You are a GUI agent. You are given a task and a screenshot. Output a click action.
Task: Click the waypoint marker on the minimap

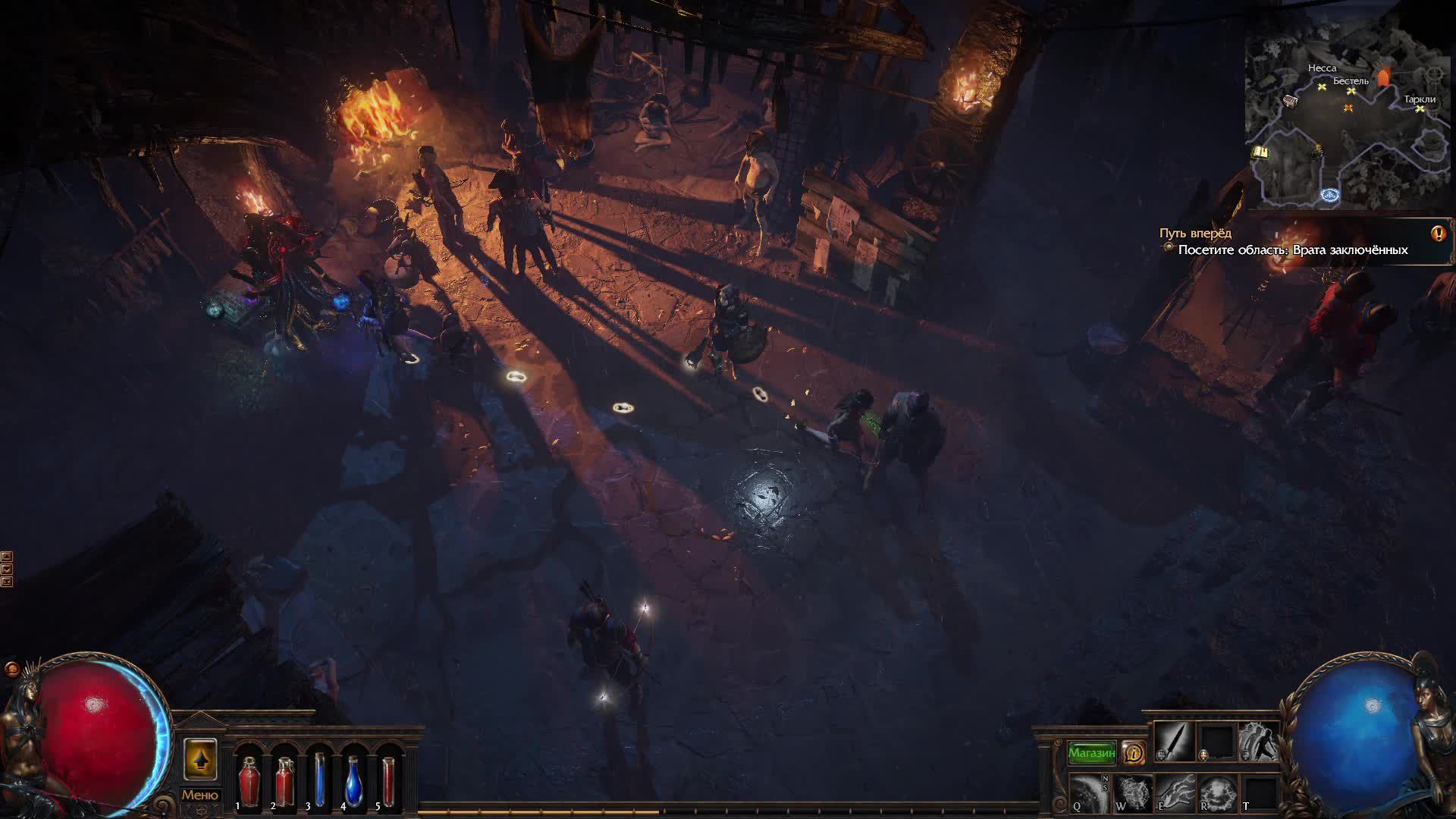coord(1330,196)
